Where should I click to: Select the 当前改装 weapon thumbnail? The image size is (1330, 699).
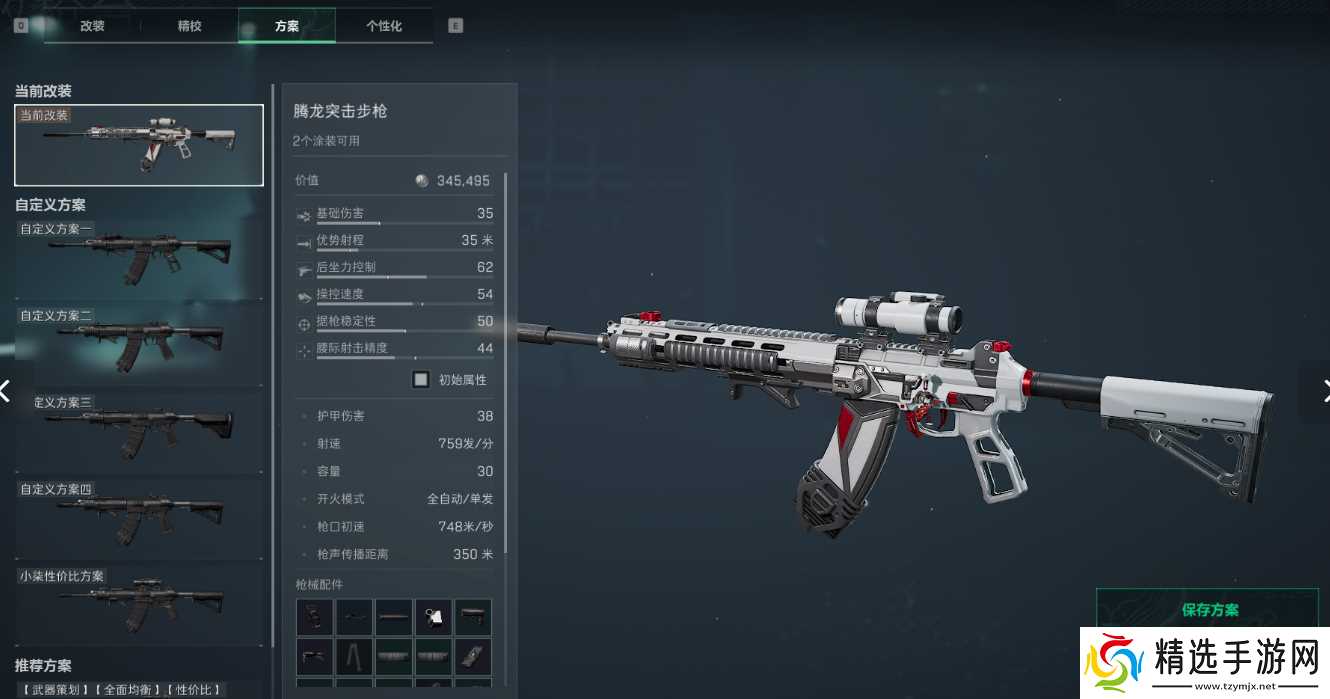point(139,145)
